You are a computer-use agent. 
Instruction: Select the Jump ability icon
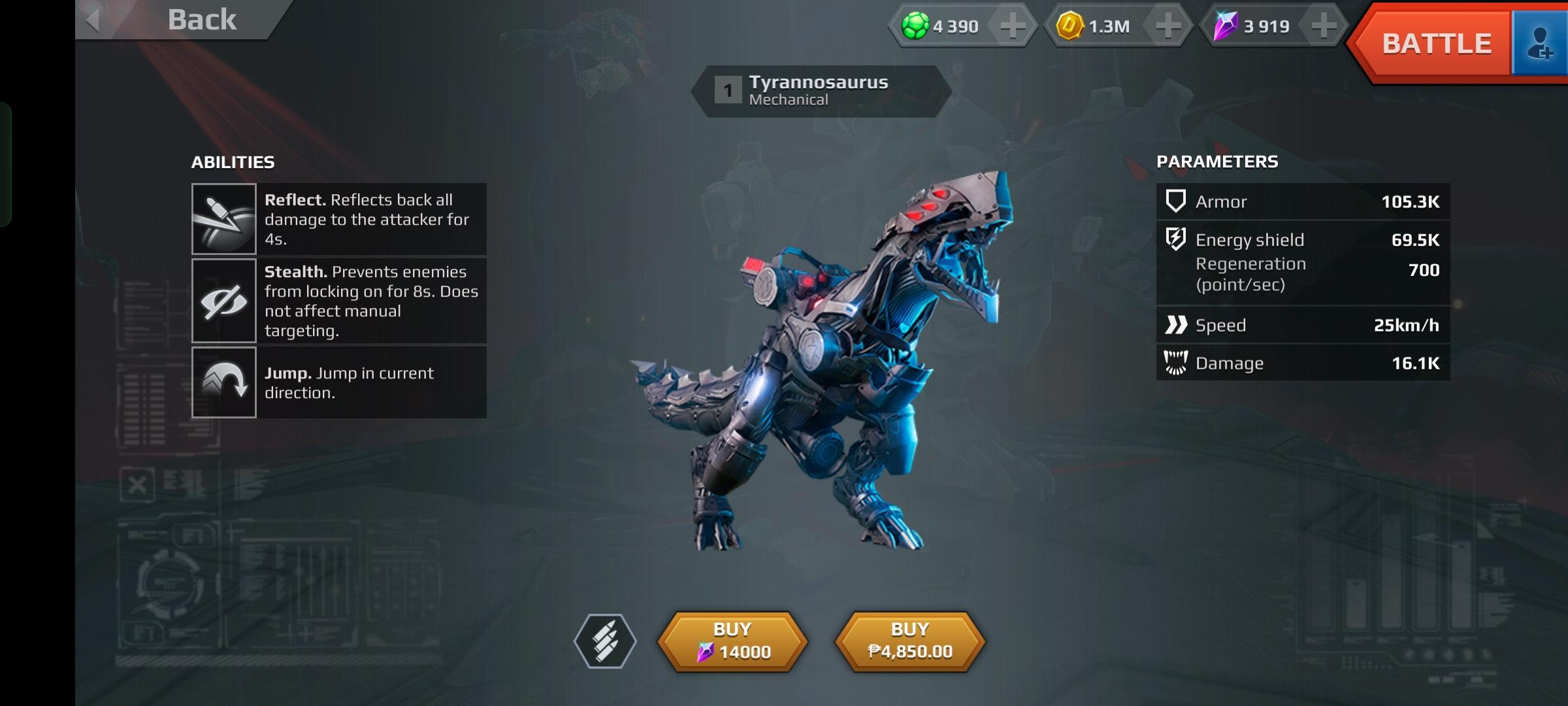click(x=224, y=382)
